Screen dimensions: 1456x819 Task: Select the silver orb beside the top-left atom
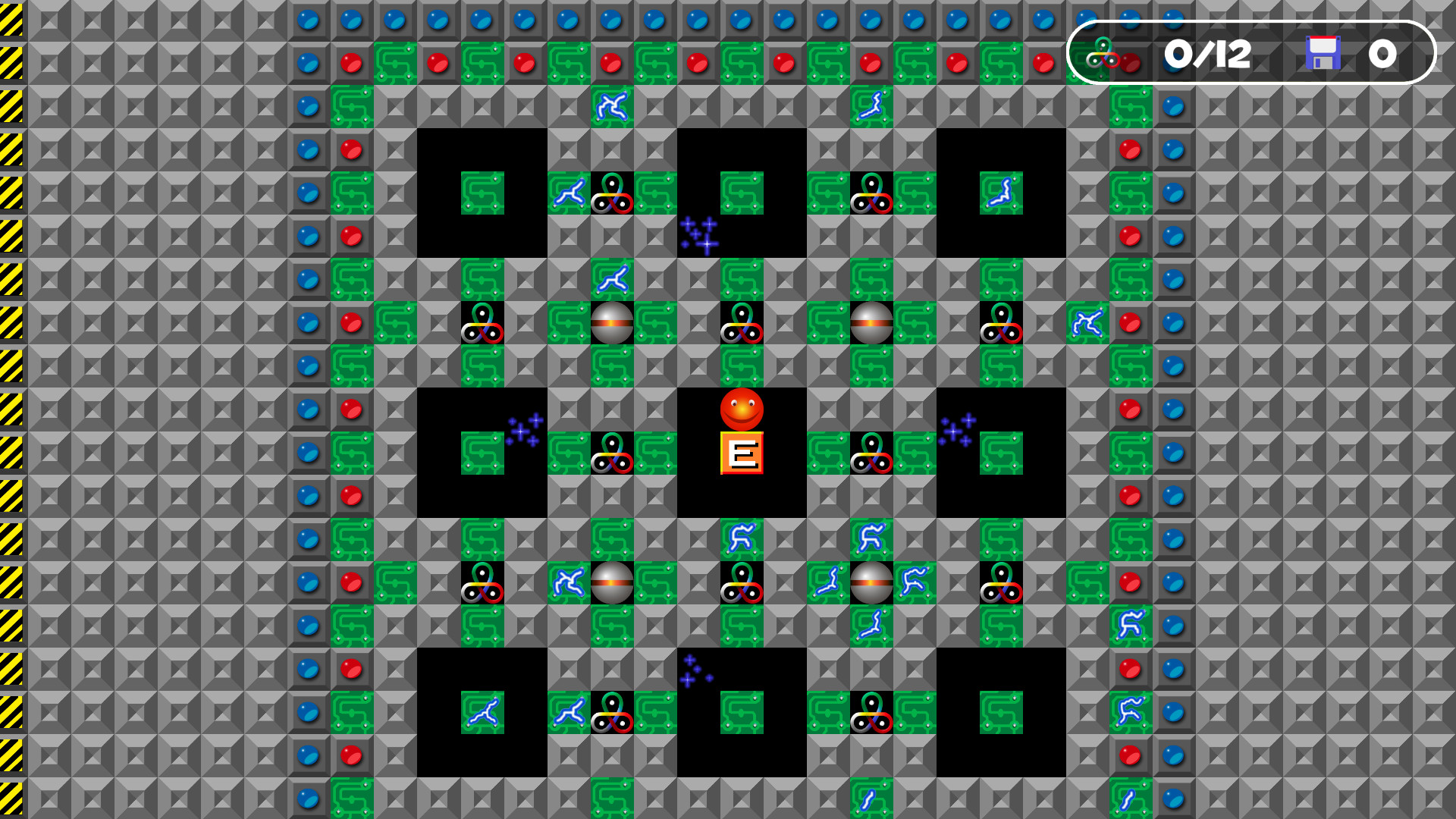pos(612,322)
